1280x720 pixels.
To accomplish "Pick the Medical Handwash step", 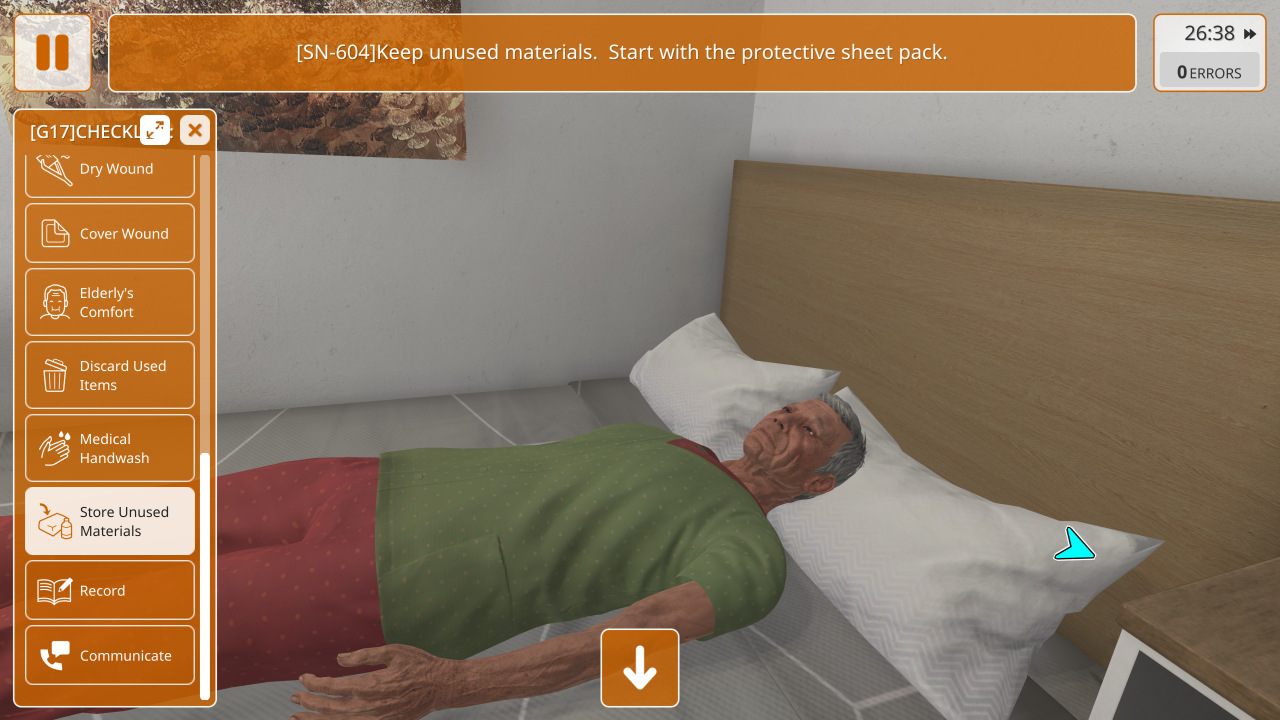I will [x=110, y=448].
